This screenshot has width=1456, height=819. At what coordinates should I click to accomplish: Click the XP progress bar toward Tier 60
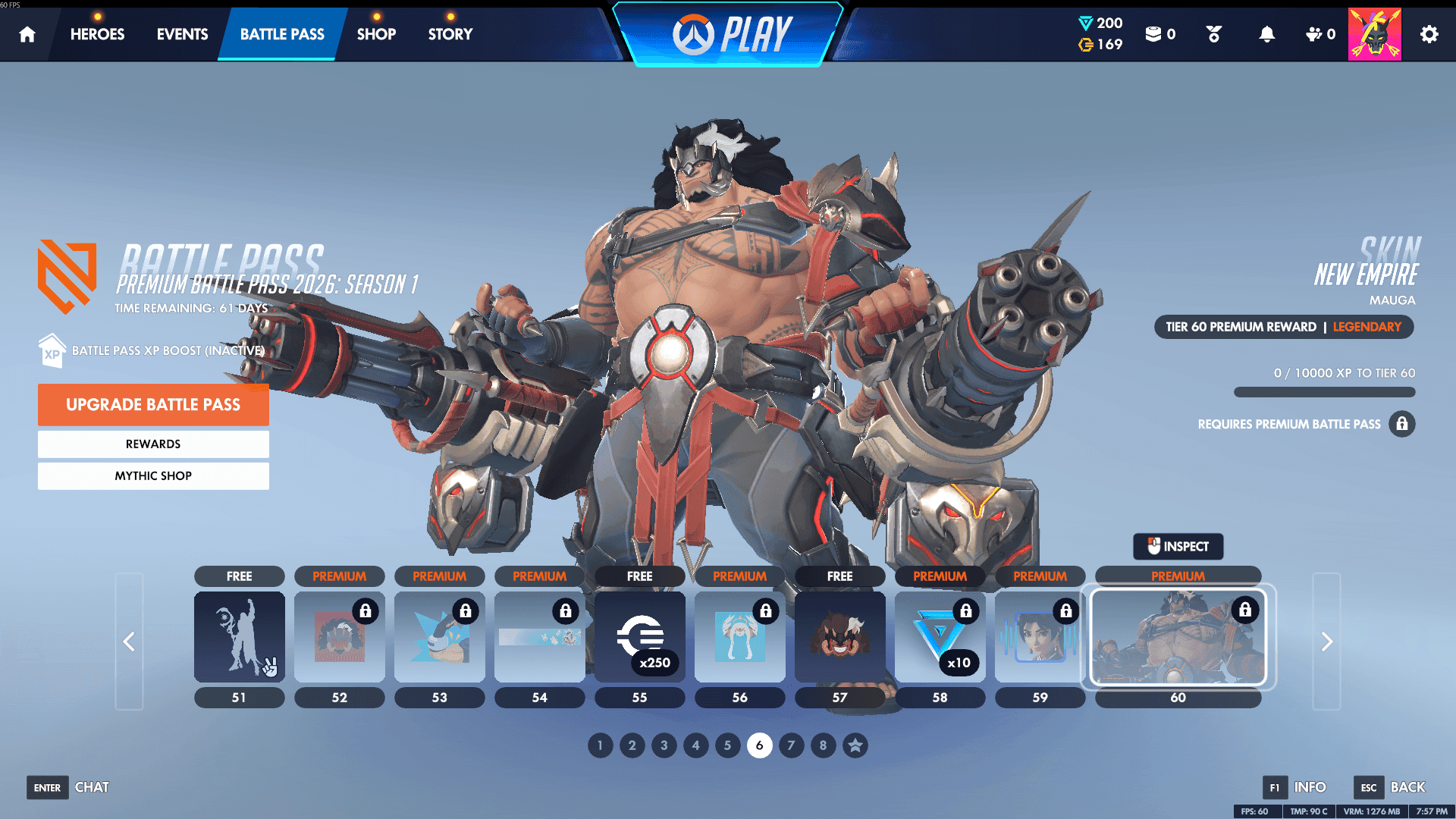[x=1324, y=392]
